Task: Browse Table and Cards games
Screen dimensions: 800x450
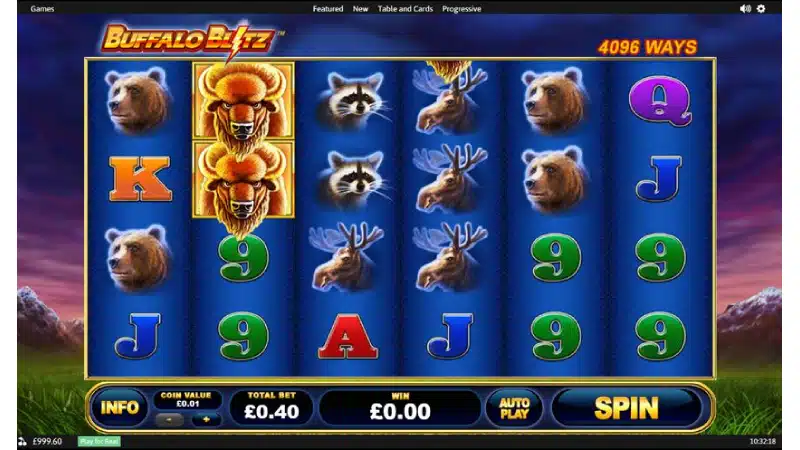Action: click(405, 9)
